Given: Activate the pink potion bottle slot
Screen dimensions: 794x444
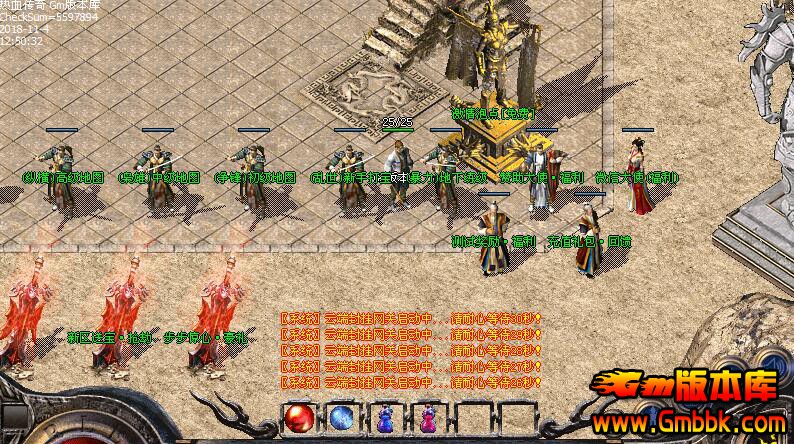Looking at the screenshot, I should click(x=429, y=418).
